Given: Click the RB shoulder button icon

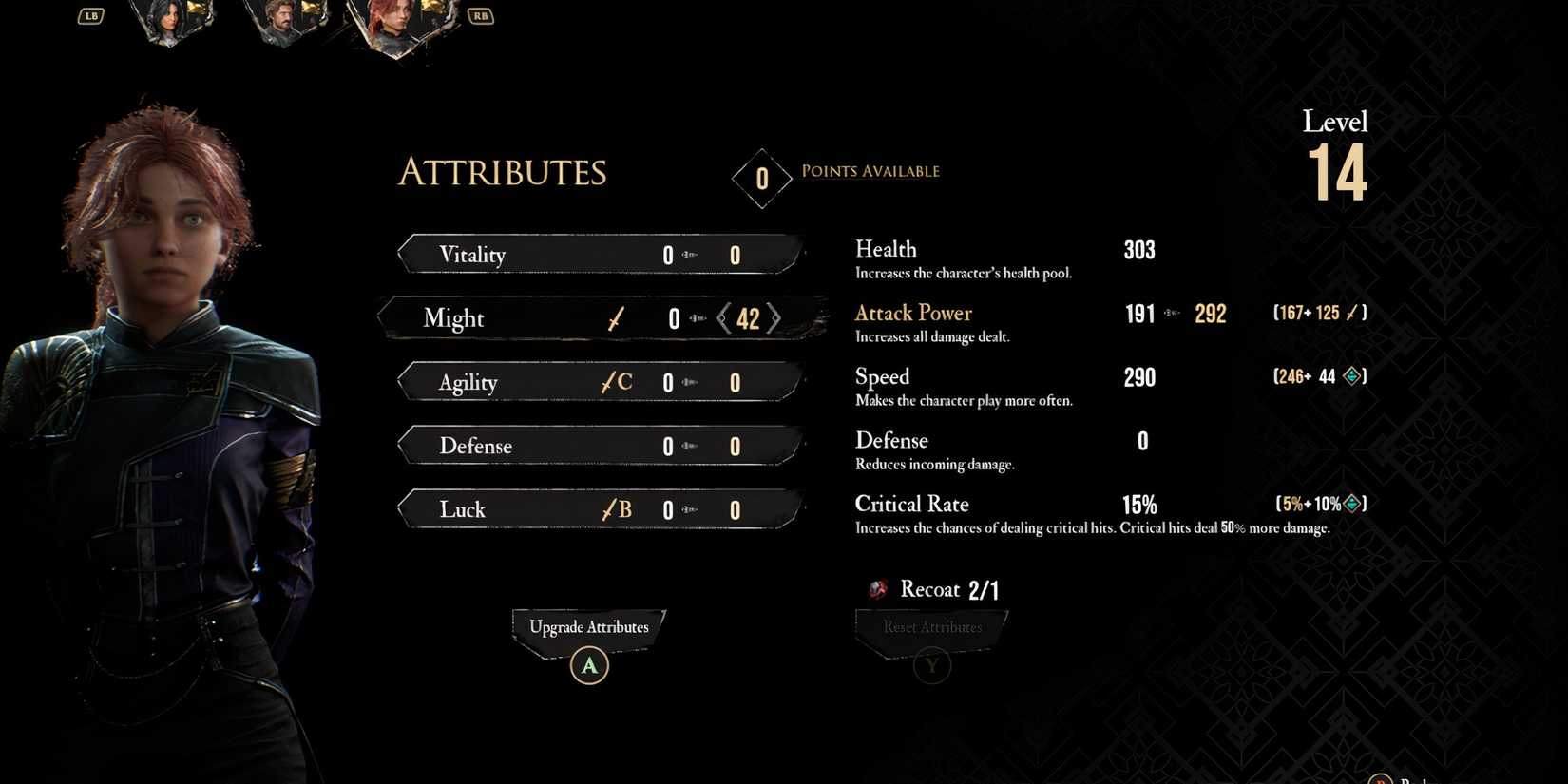Looking at the screenshot, I should 480,15.
